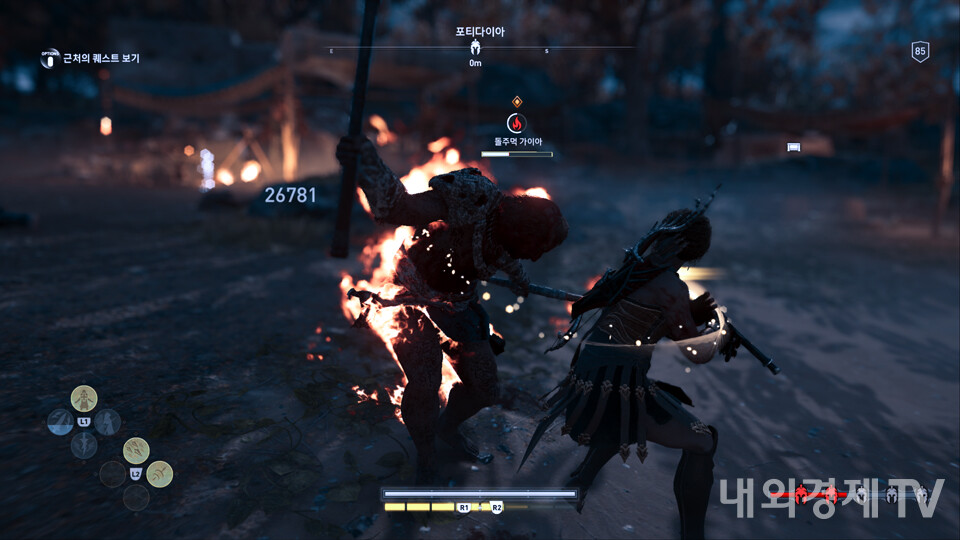Click the player level 85 badge
960x540 pixels.
(920, 52)
